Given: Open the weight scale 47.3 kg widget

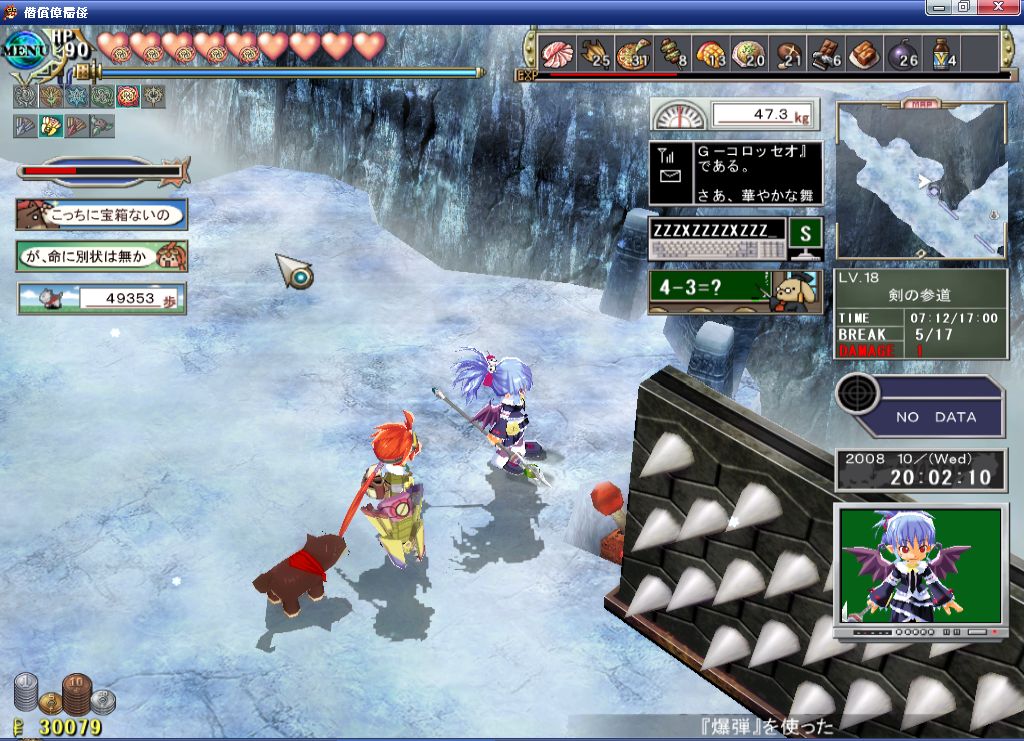Looking at the screenshot, I should [x=733, y=114].
